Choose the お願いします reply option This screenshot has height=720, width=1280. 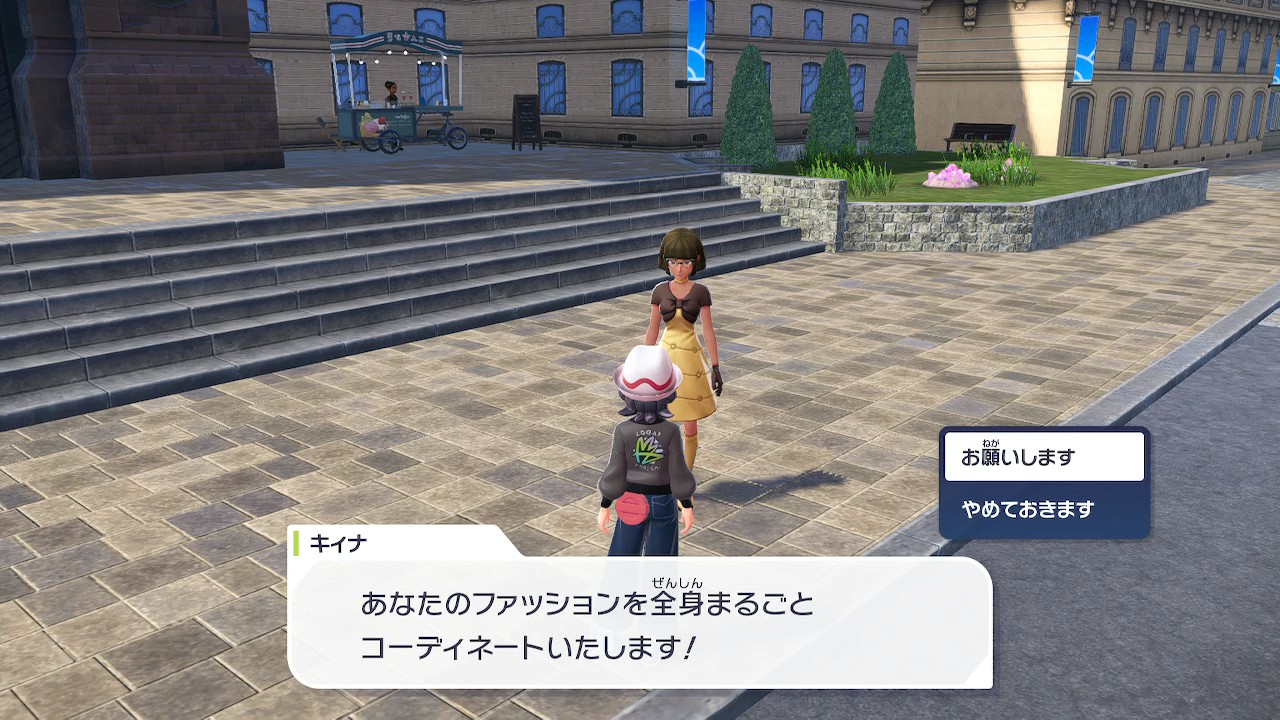(1044, 457)
